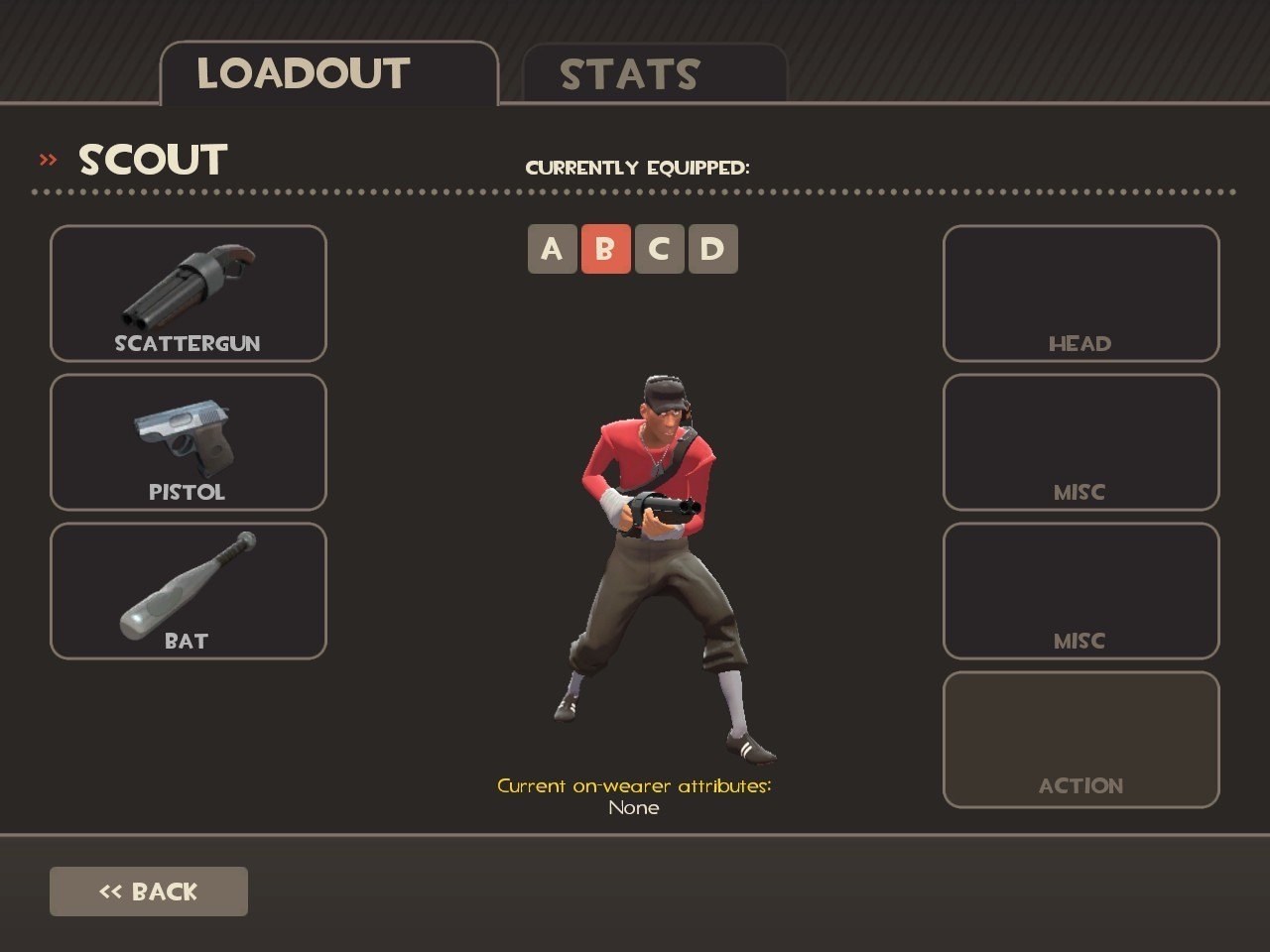Select the Loadout tab

pos(328,73)
